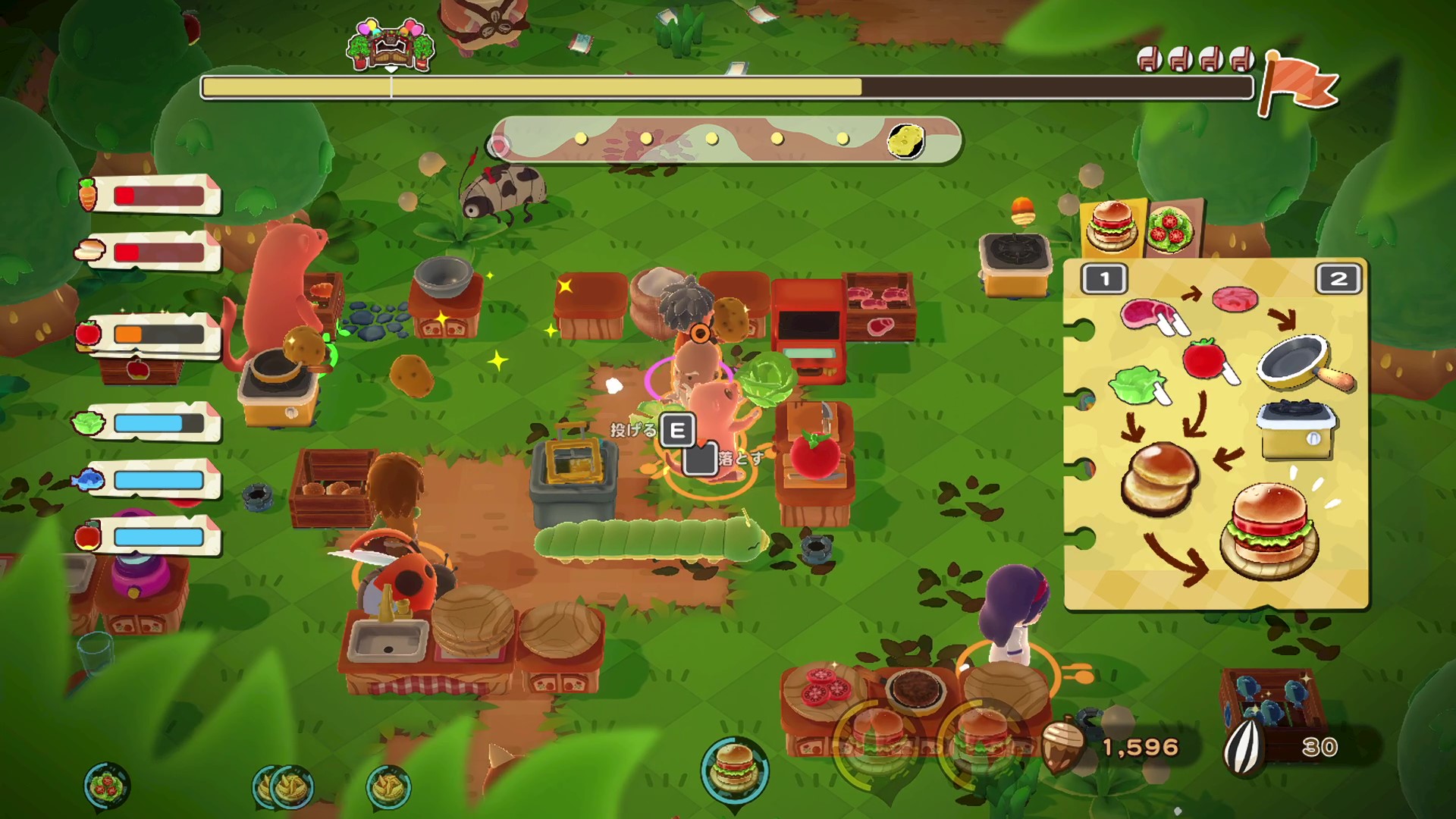
Task: Click the orange goal flag icon
Action: [x=1298, y=85]
